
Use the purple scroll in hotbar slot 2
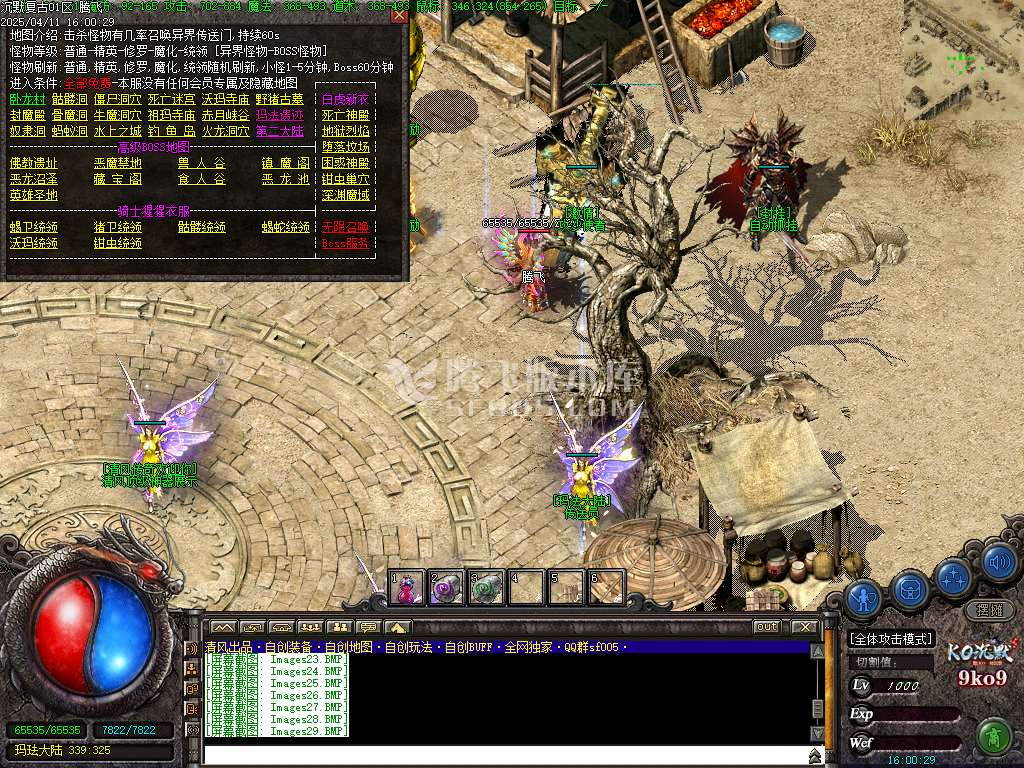pos(446,588)
